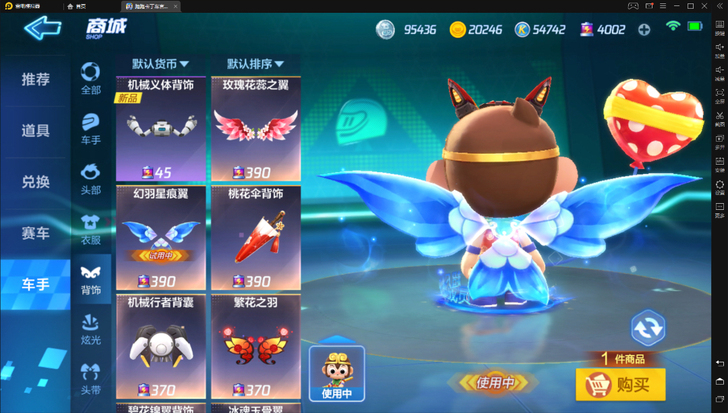Viewport: 728px width, 413px height.
Task: Select the 赛车 category
Action: tap(35, 233)
